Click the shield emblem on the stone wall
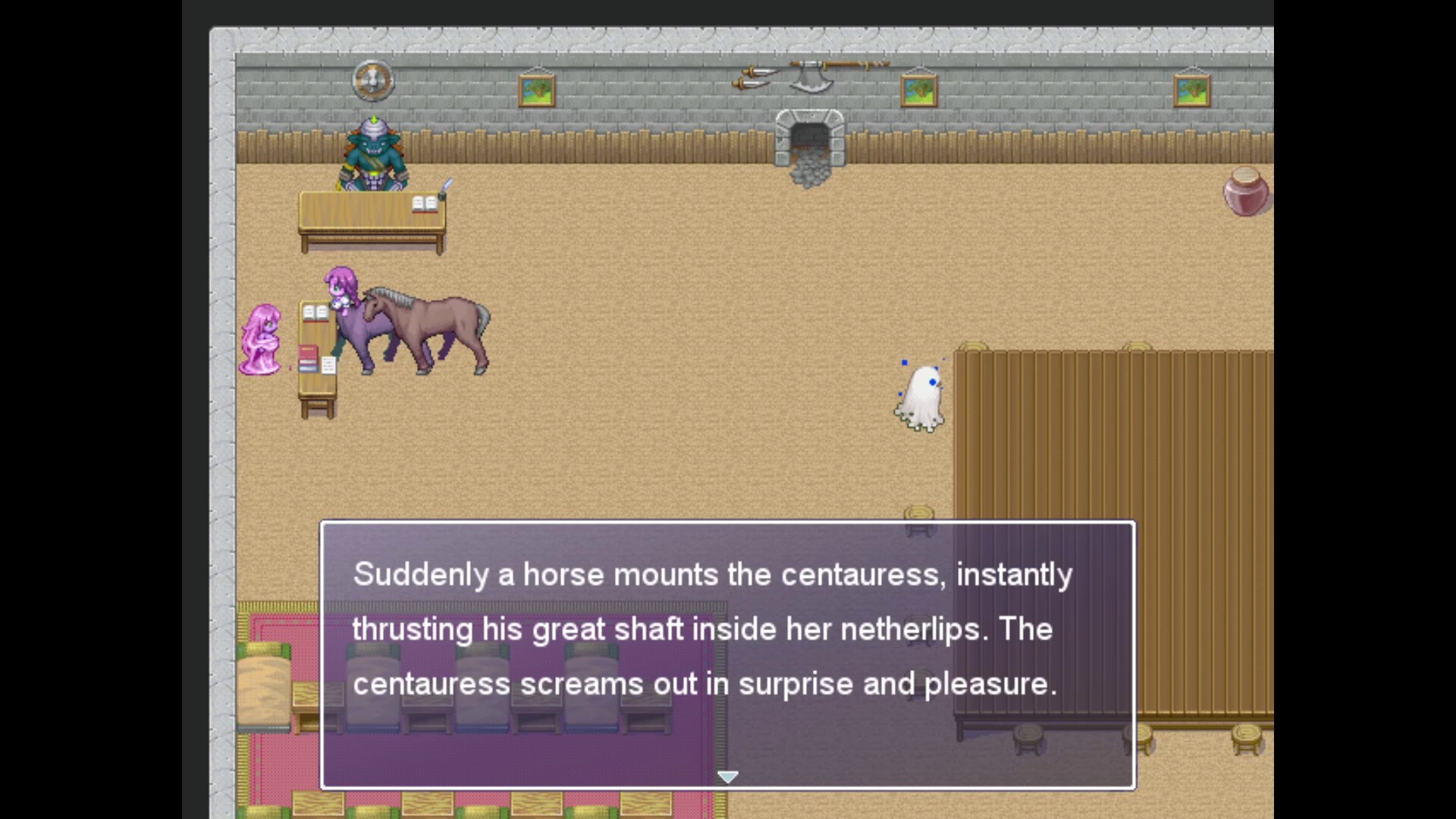1456x819 pixels. click(372, 82)
